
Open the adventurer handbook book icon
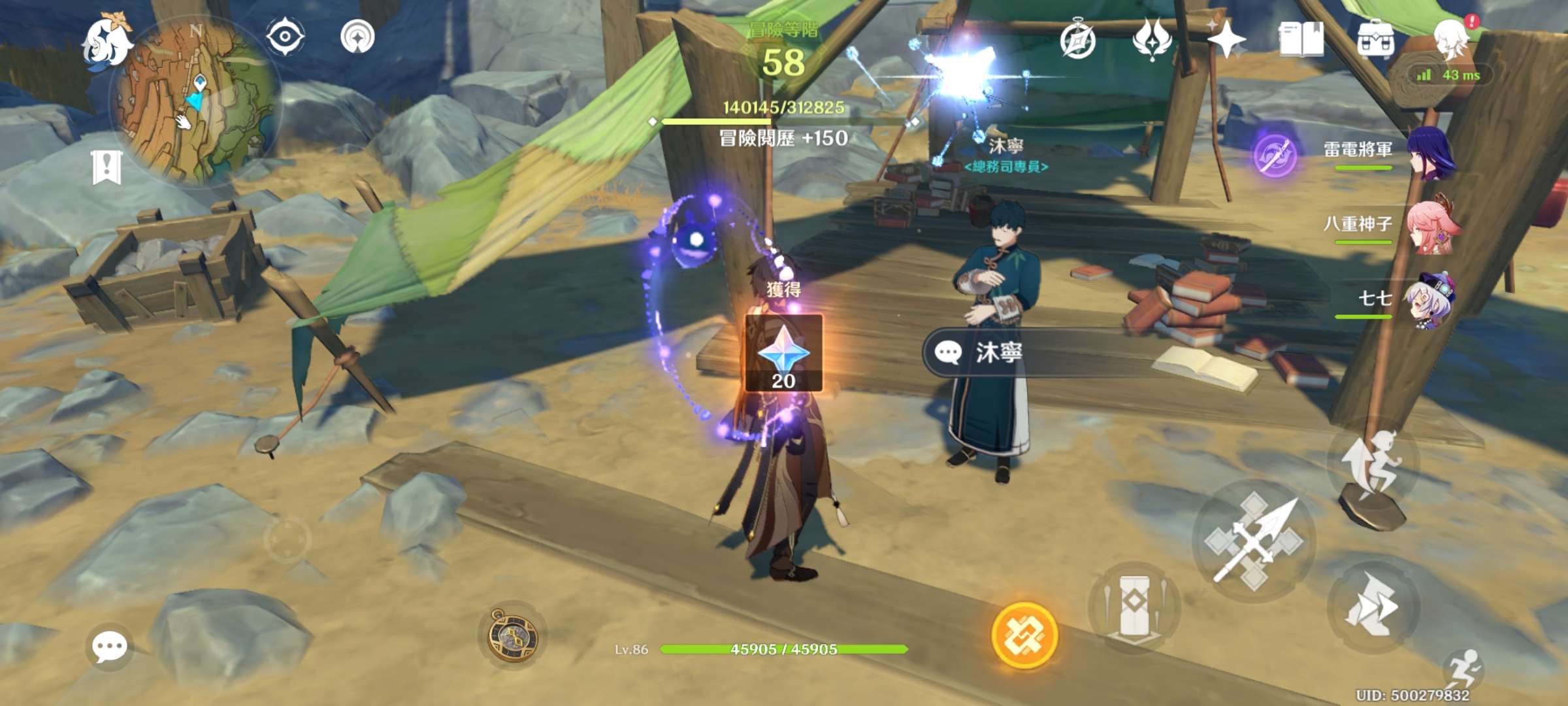click(1301, 39)
